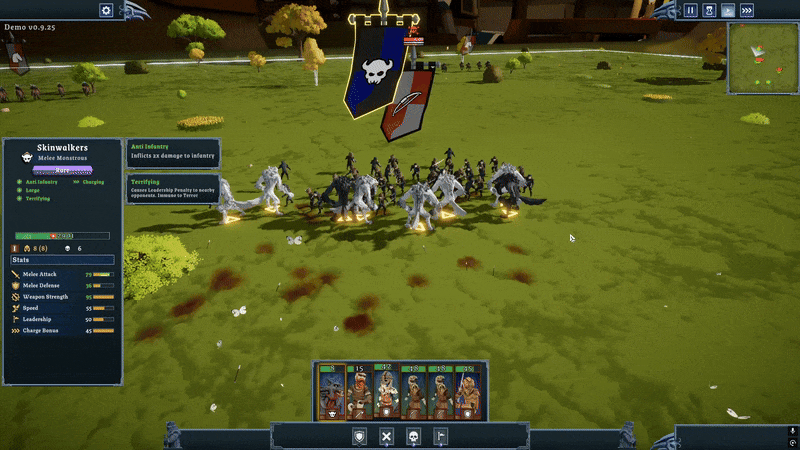Select the unit card showing 15
Screen dimensions: 800x450
point(359,392)
